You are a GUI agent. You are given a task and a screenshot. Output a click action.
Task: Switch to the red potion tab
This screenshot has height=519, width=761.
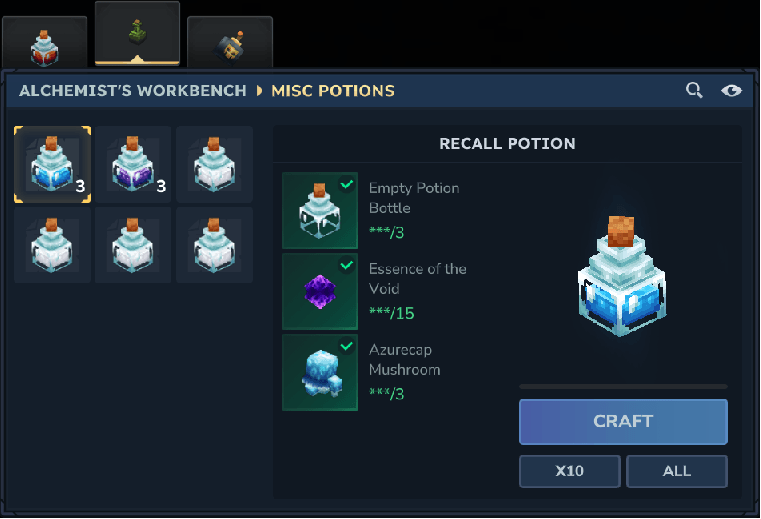pos(43,42)
